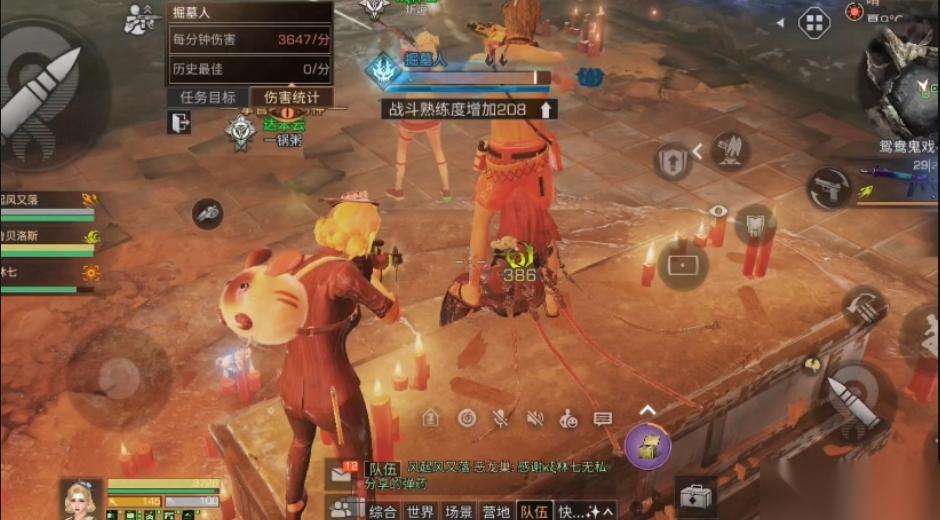The image size is (940, 520).
Task: Blow the whistle icon
Action: pyautogui.click(x=207, y=213)
